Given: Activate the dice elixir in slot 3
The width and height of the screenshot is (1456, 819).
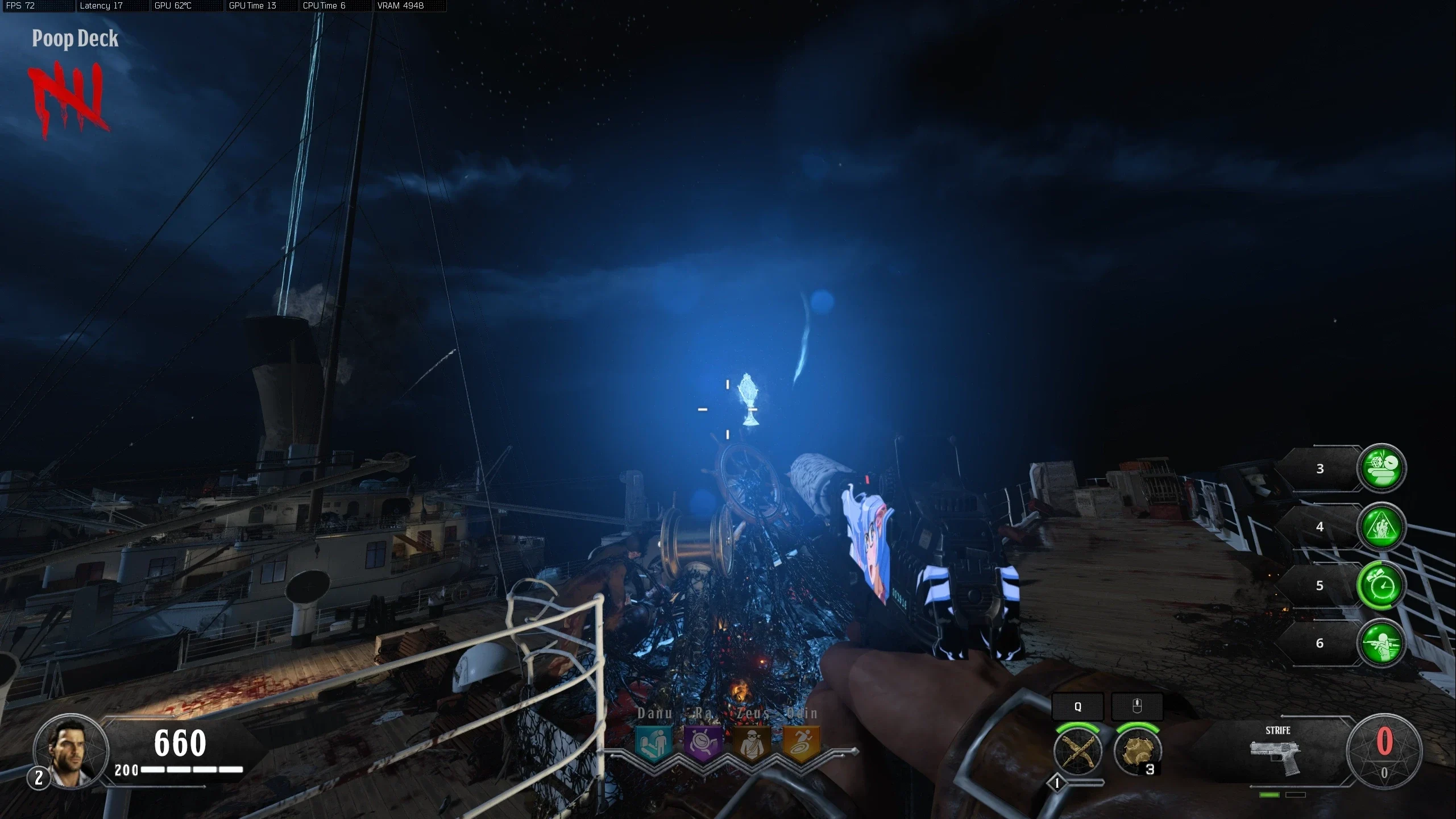Looking at the screenshot, I should coord(1382,468).
